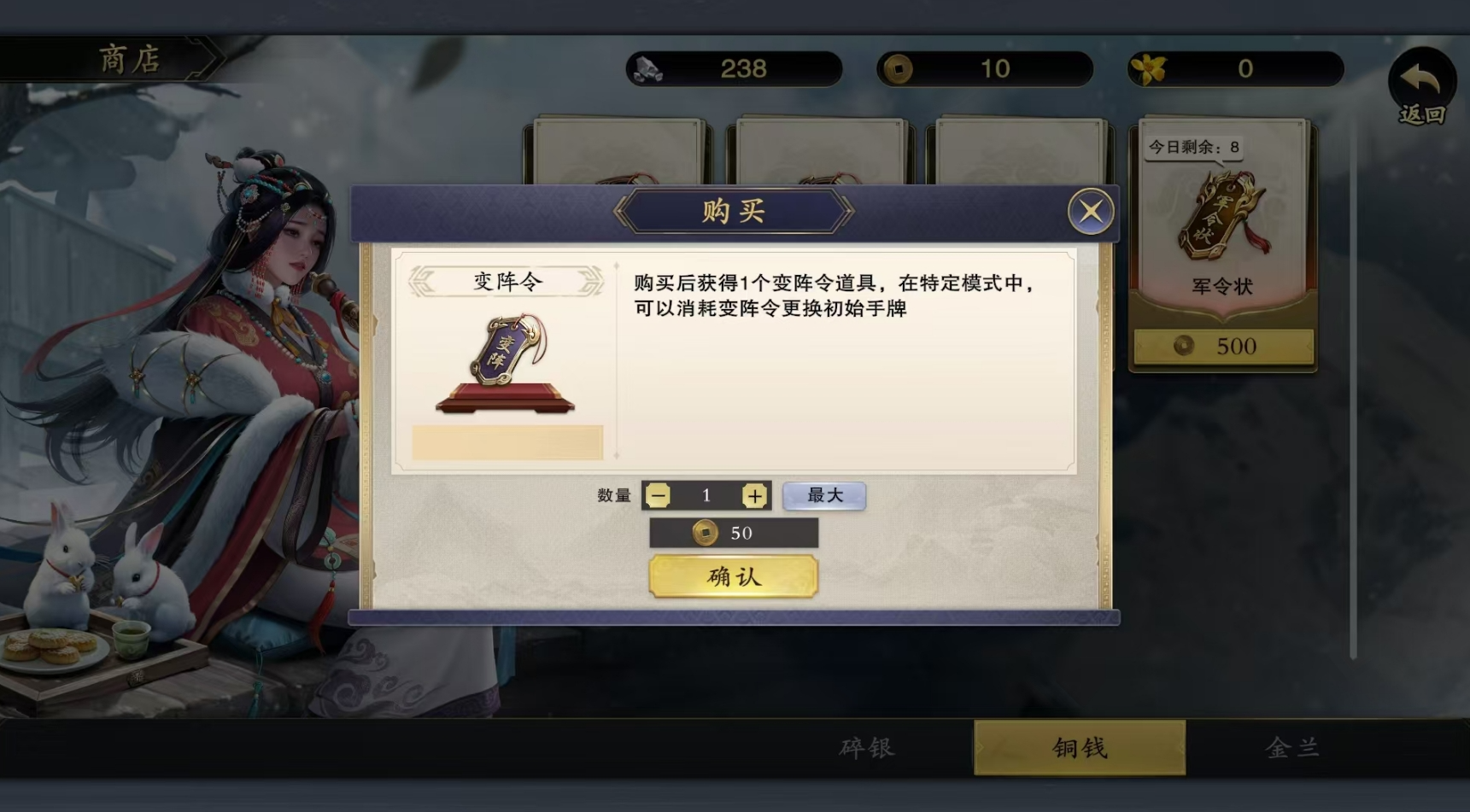Click the silver ingot currency icon
The width and height of the screenshot is (1470, 812).
pyautogui.click(x=649, y=69)
